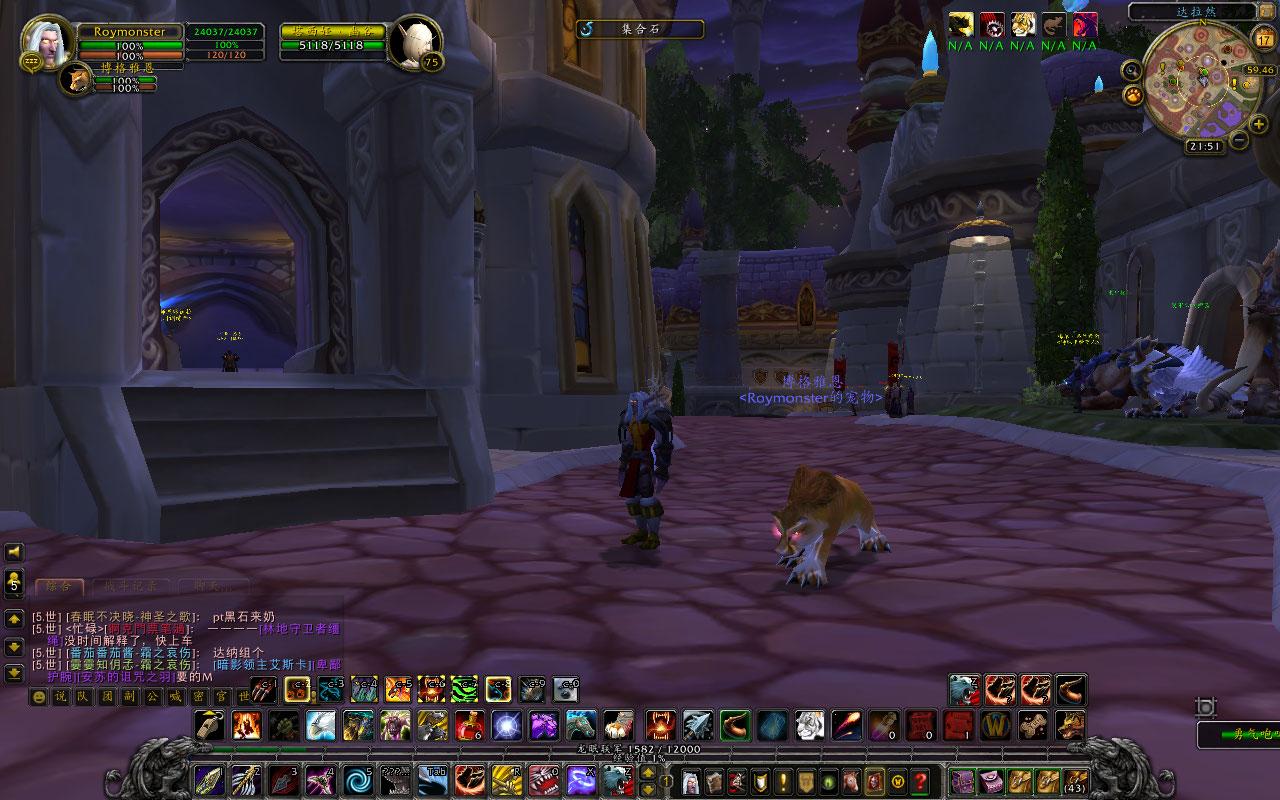The width and height of the screenshot is (1280, 800).
Task: Use the whistle icon on the action bar
Action: point(211,724)
